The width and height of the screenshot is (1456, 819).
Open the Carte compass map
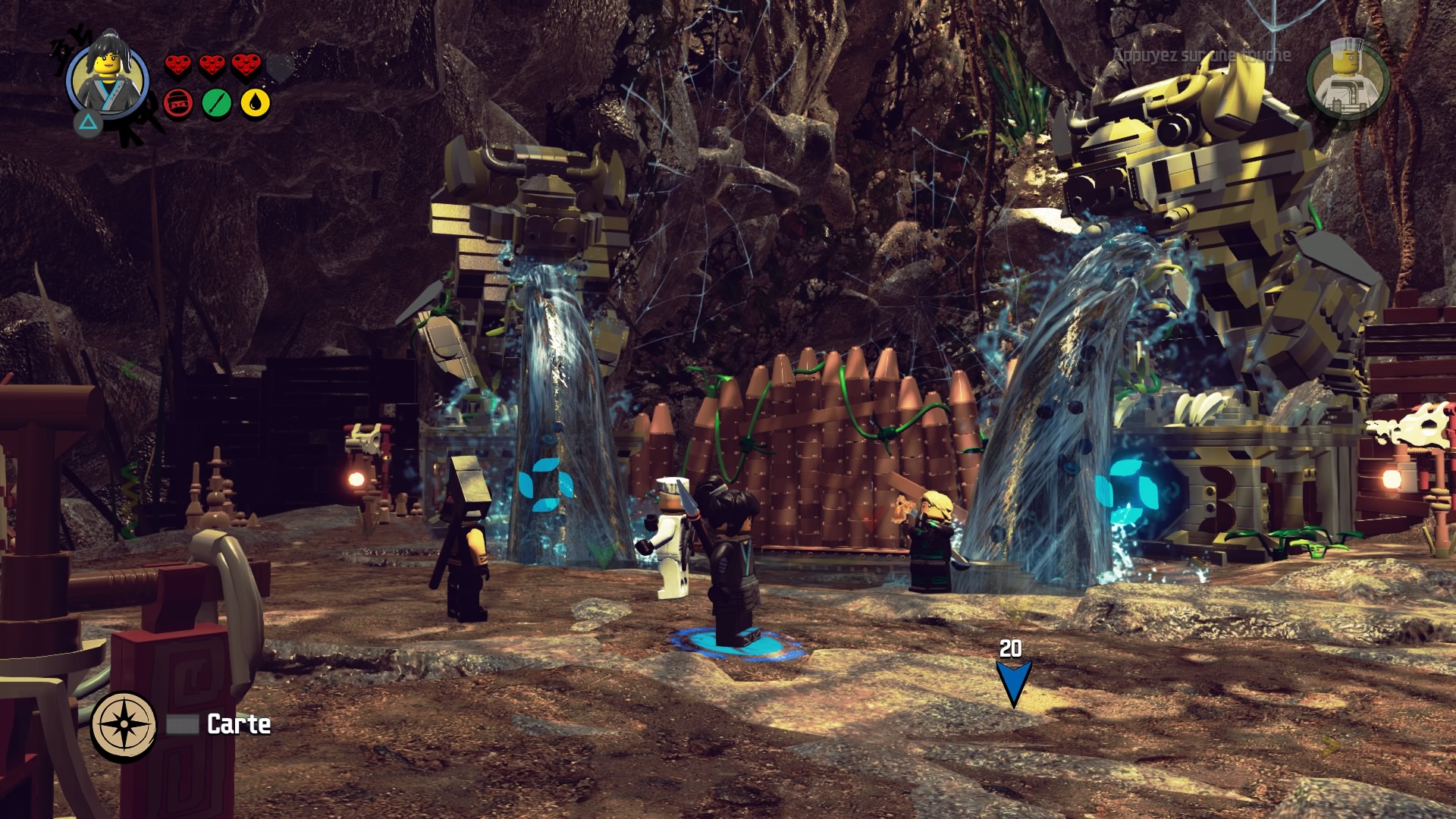pyautogui.click(x=124, y=724)
